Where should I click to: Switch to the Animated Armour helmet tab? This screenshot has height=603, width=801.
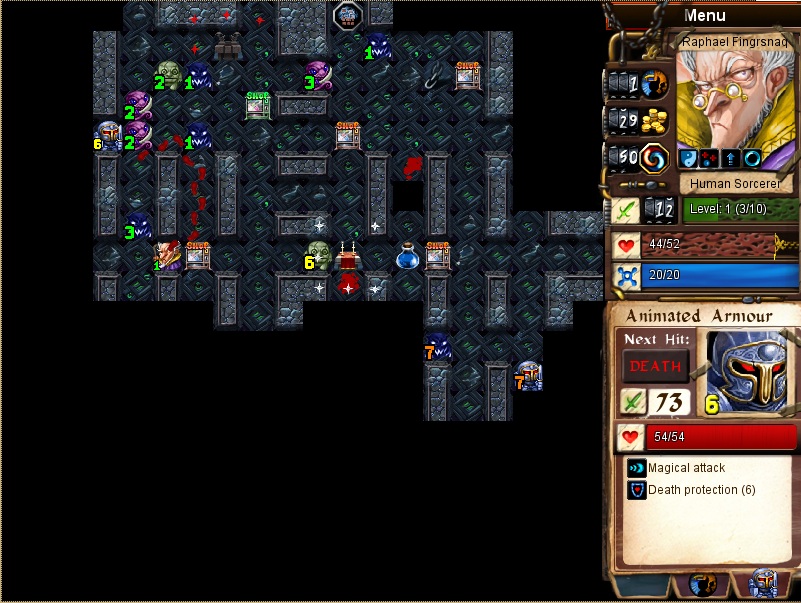(x=762, y=585)
